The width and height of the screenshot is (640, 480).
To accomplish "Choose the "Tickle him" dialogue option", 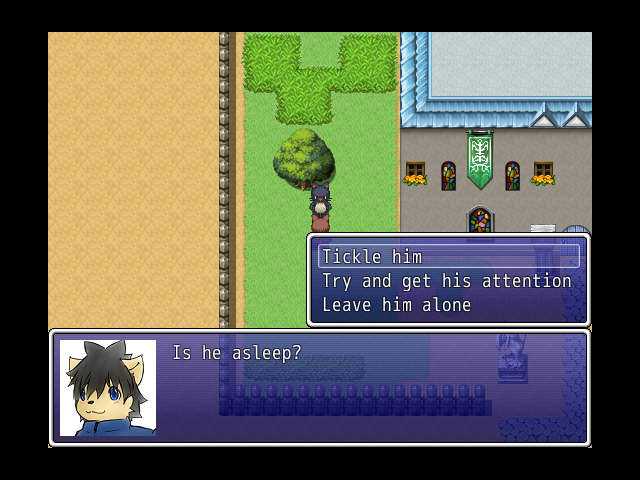I will [372, 257].
